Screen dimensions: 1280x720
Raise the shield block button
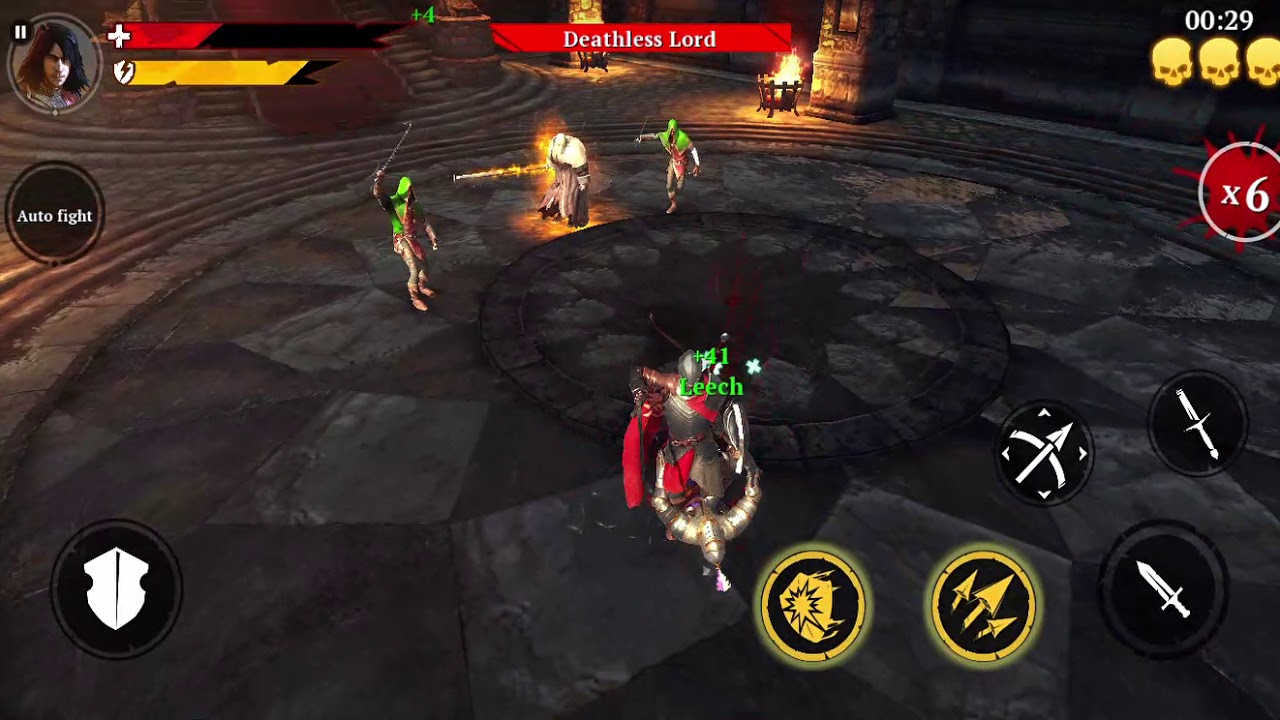coord(117,589)
